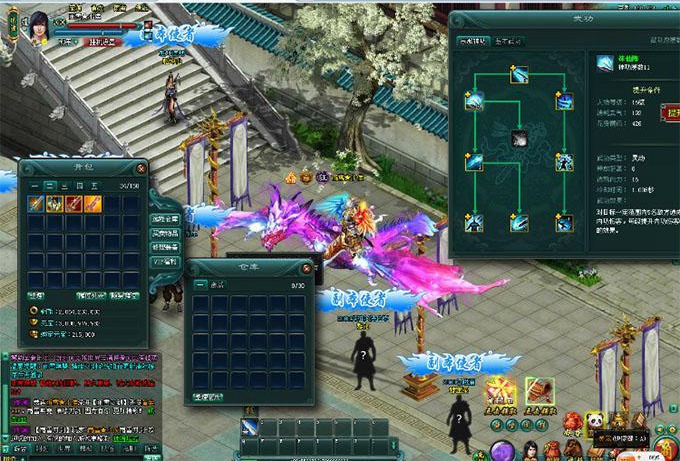Click the purple orb at bottom bar
This screenshot has width=680, height=461.
coord(502,451)
